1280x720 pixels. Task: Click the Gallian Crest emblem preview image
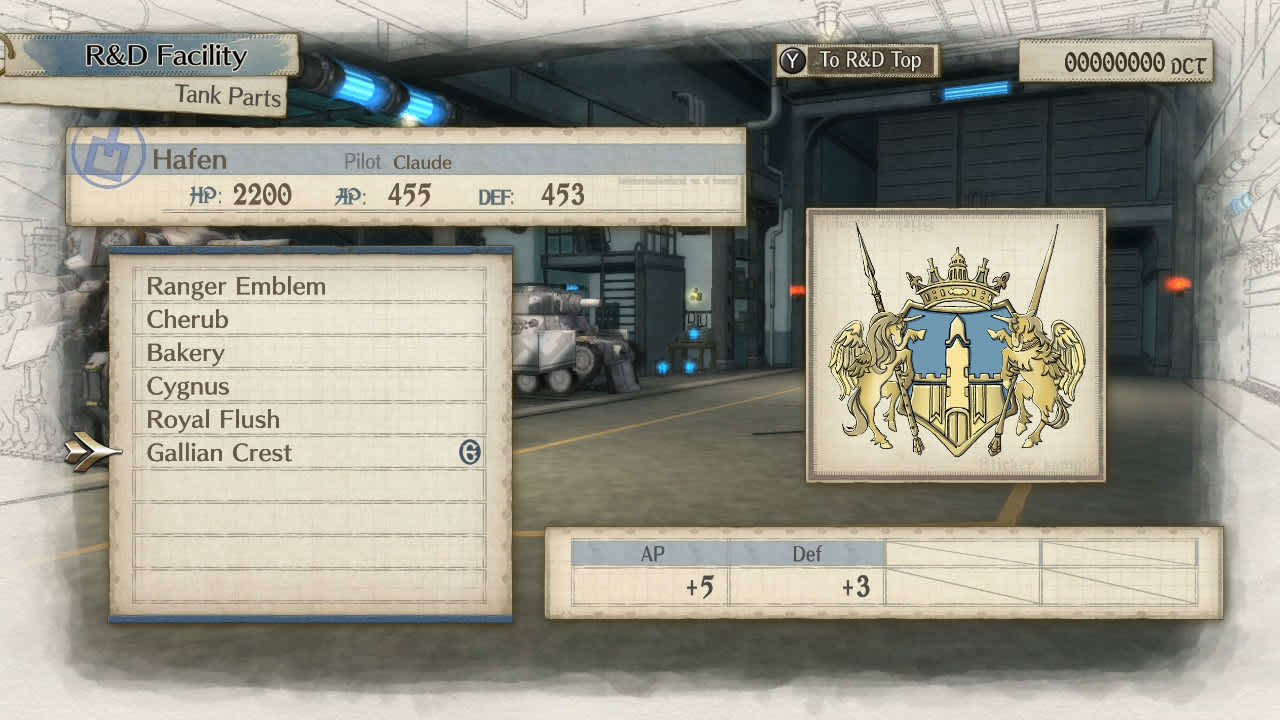957,348
